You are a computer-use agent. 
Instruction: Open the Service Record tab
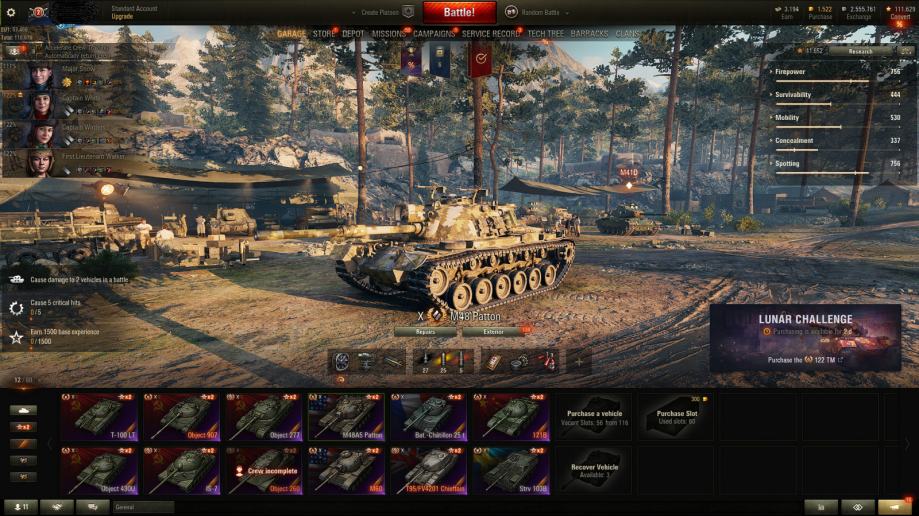(x=491, y=34)
